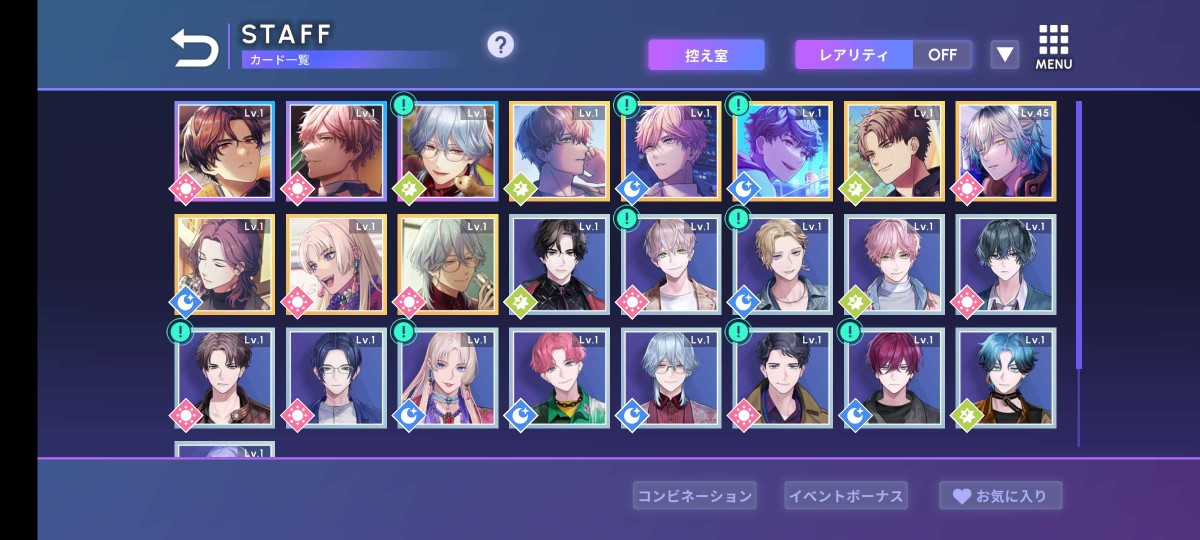The height and width of the screenshot is (540, 1200).
Task: Show the コンビネーション combinations
Action: click(x=694, y=495)
